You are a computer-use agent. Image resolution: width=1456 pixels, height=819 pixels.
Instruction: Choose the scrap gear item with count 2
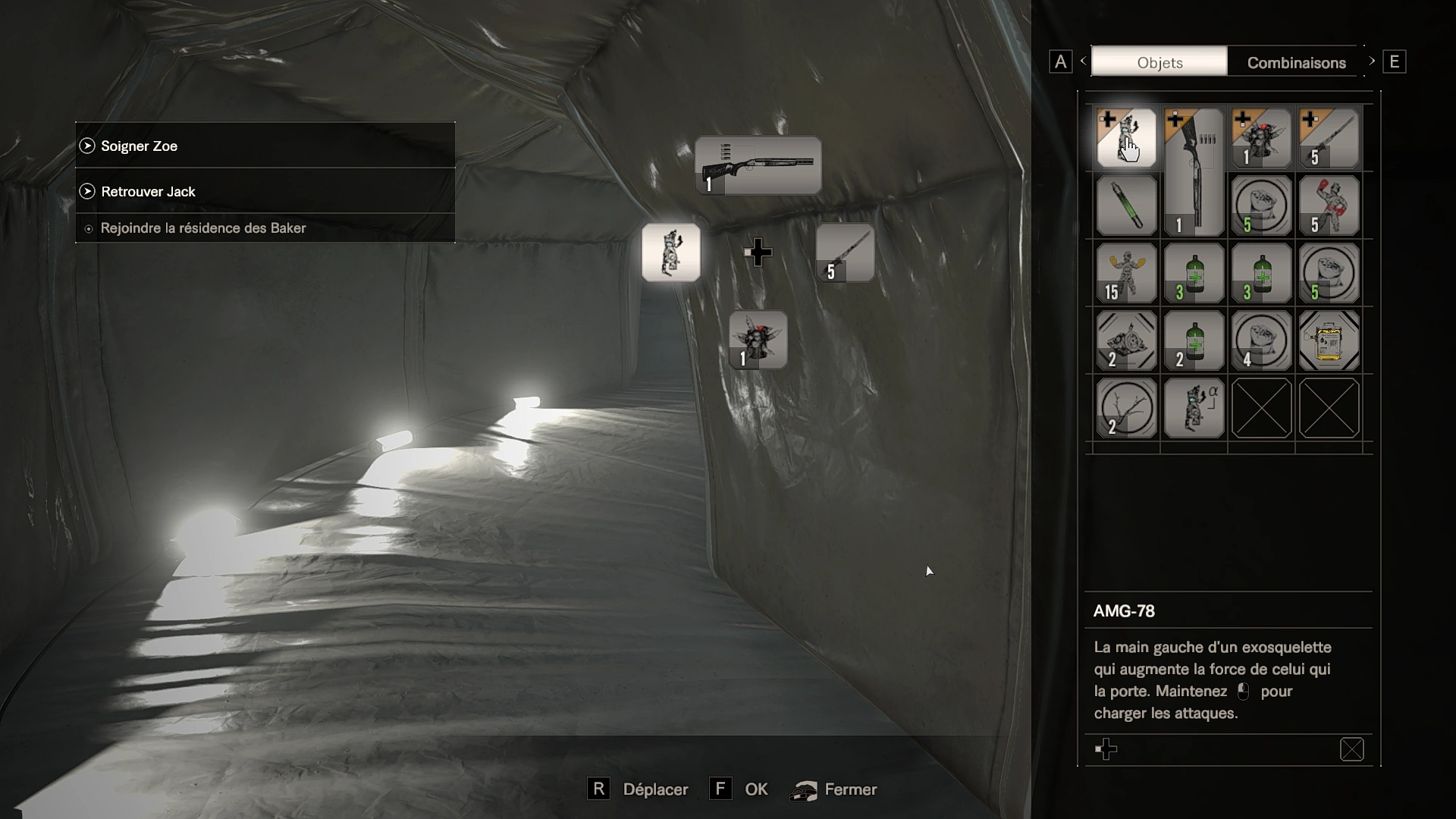click(x=1126, y=340)
